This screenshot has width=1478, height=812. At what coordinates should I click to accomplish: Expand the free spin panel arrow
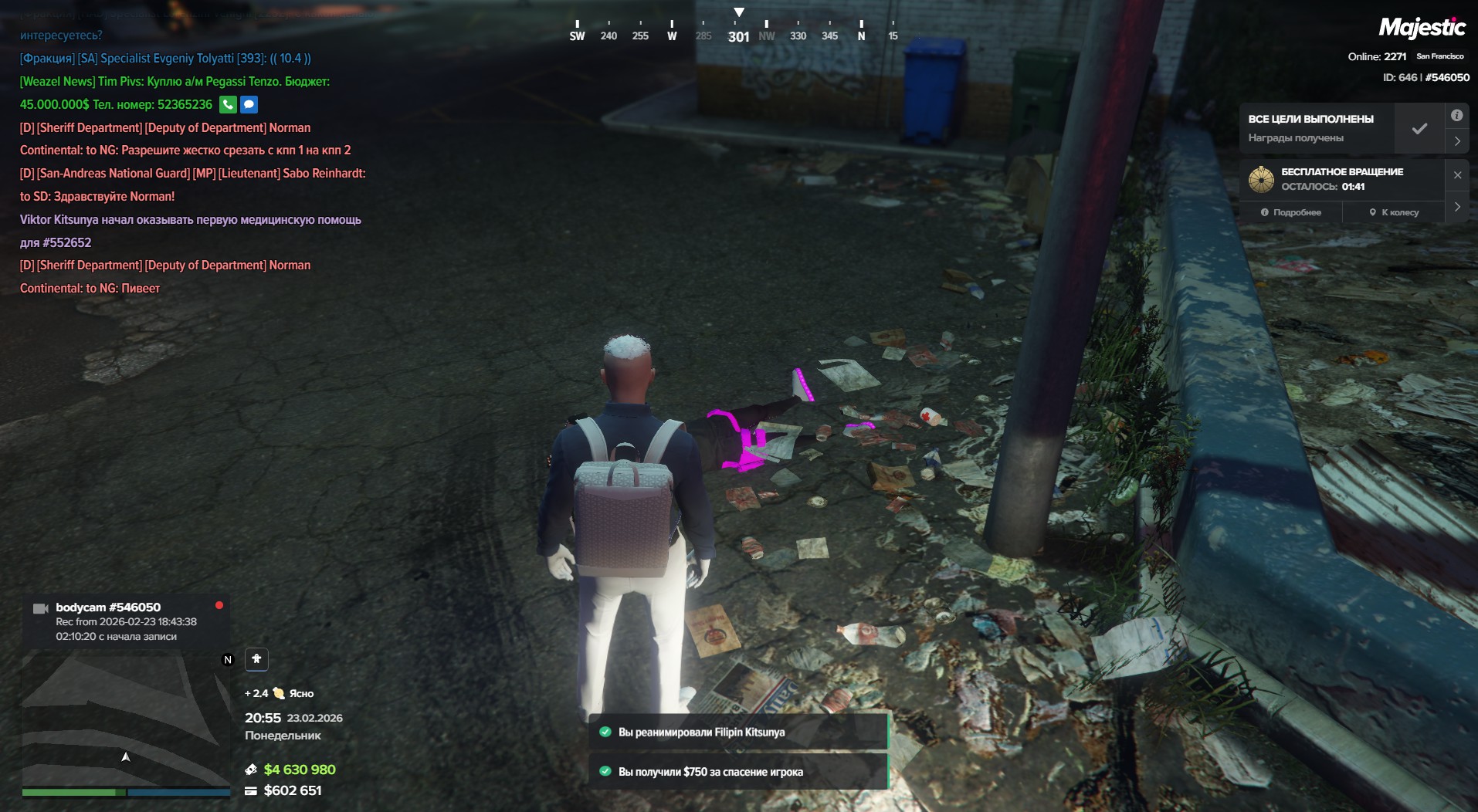1457,207
